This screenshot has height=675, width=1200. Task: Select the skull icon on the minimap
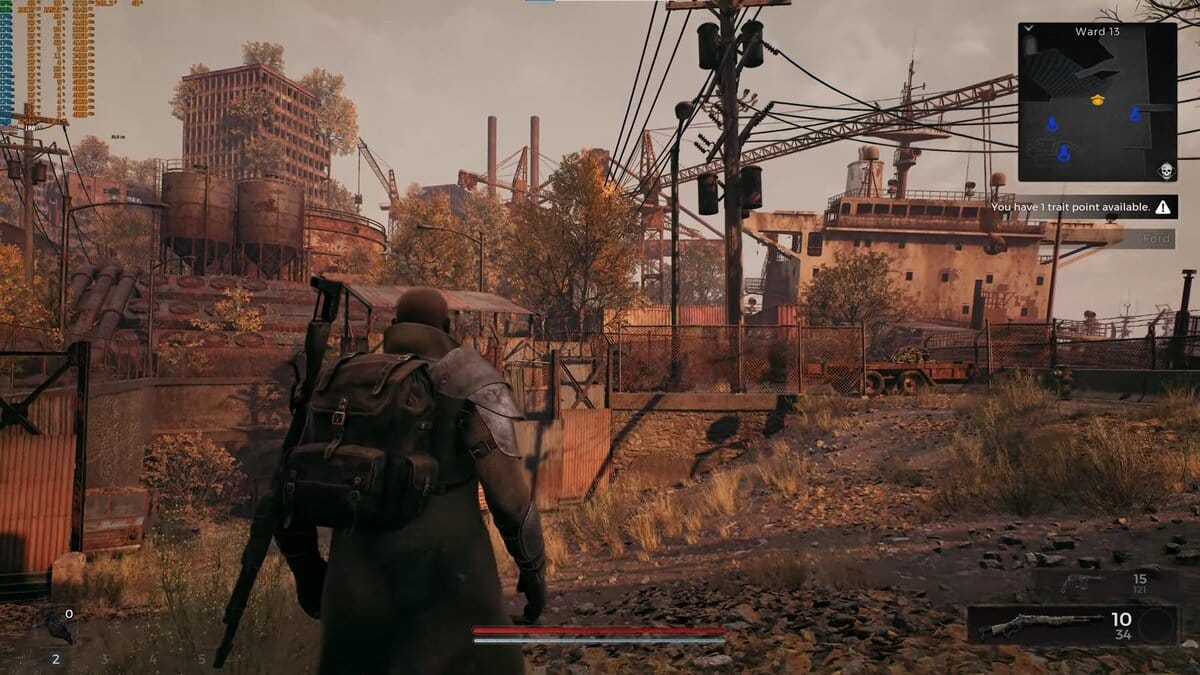tap(1165, 170)
